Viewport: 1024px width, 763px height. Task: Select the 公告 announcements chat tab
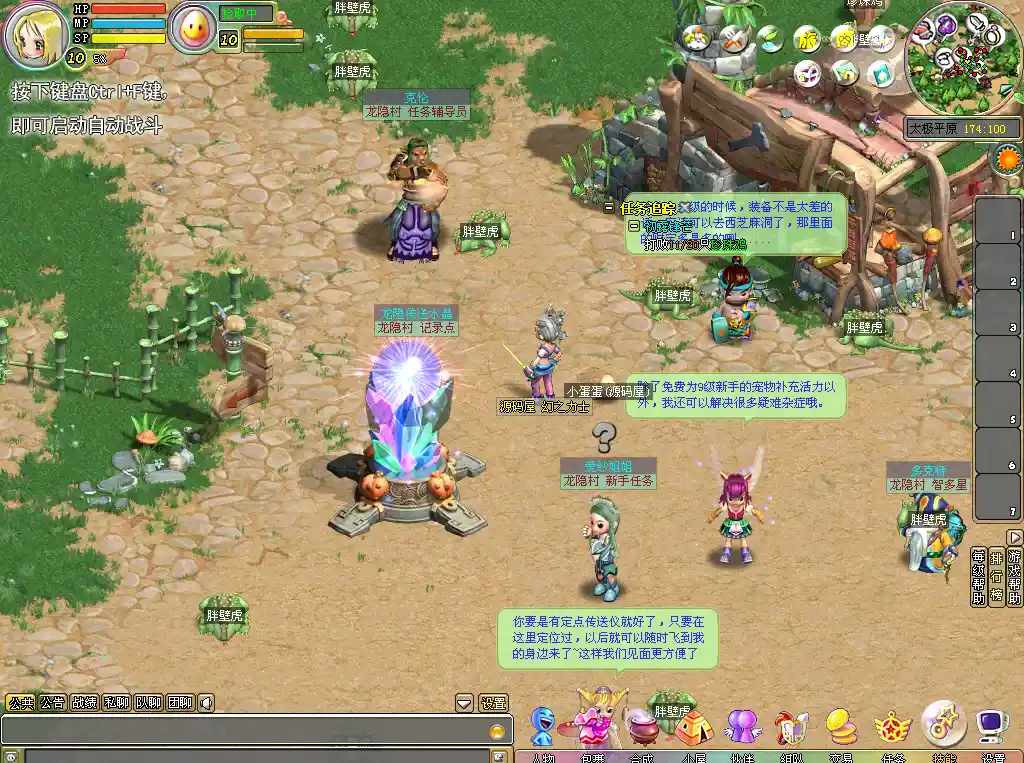(53, 702)
